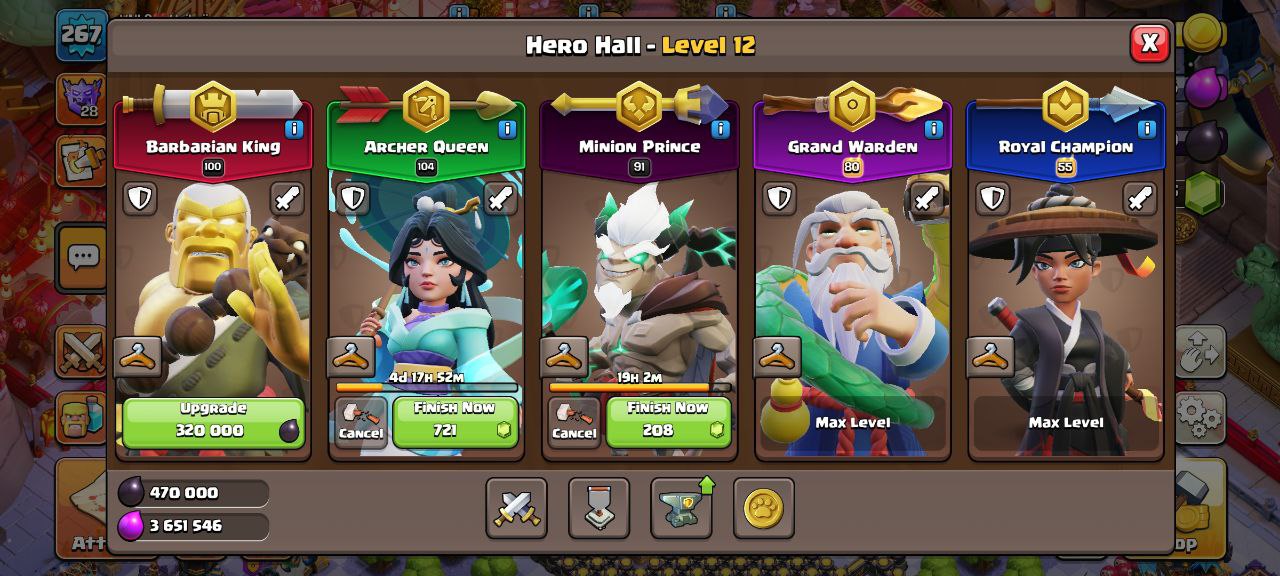Close the Hero Hall window

[1149, 43]
